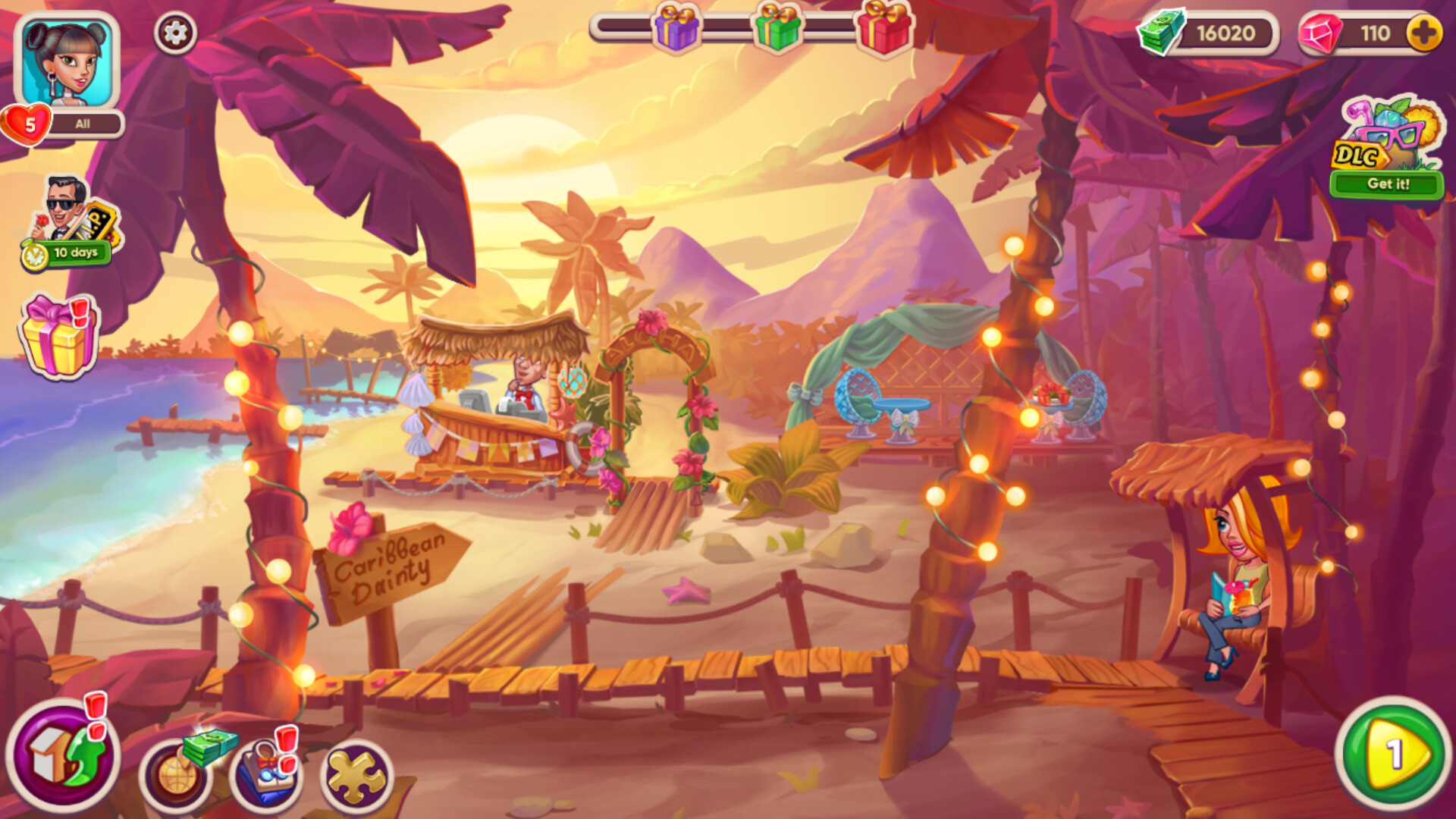Viewport: 1456px width, 819px height.
Task: Open the settings gear menu
Action: point(175,32)
